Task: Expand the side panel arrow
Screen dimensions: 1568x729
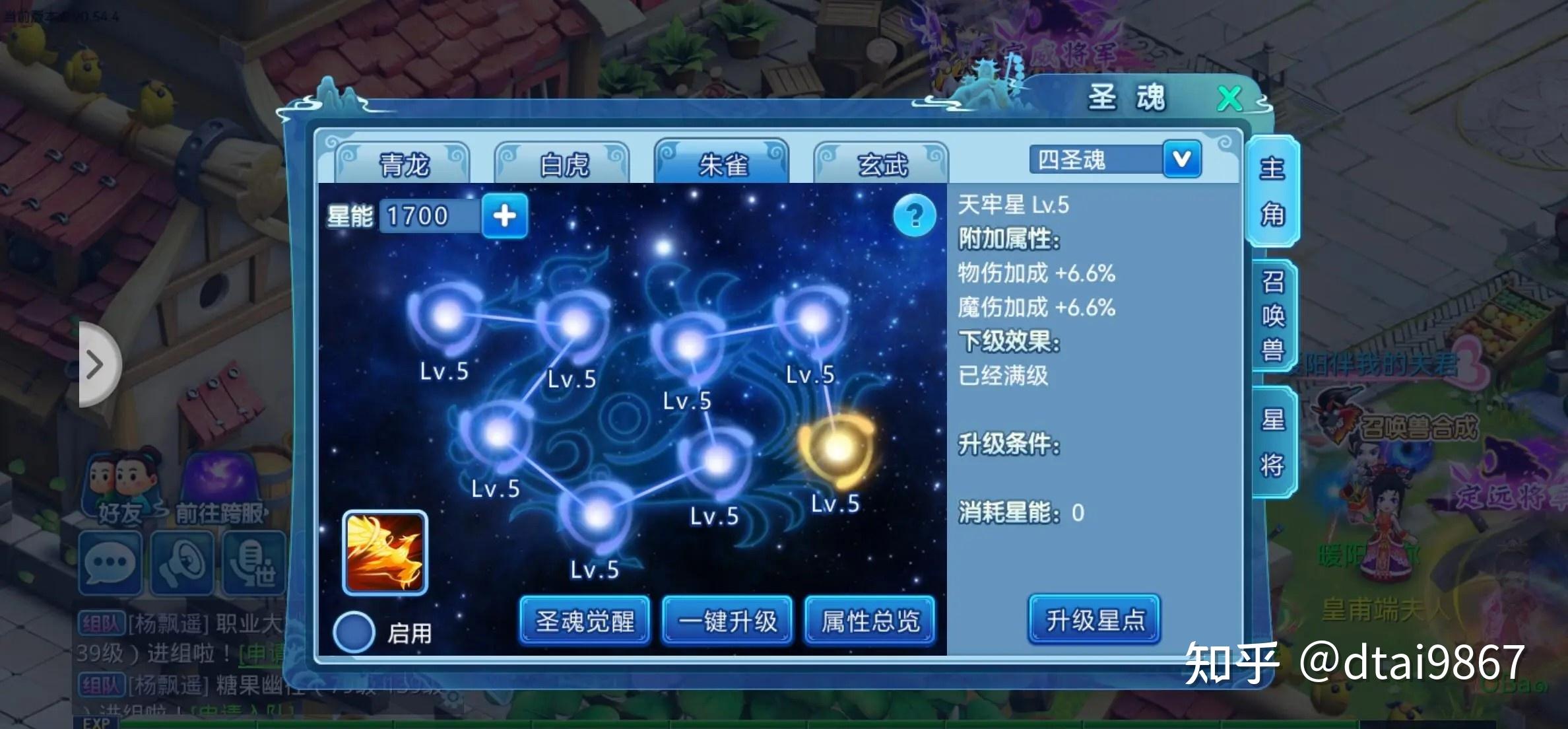Action: pos(96,364)
